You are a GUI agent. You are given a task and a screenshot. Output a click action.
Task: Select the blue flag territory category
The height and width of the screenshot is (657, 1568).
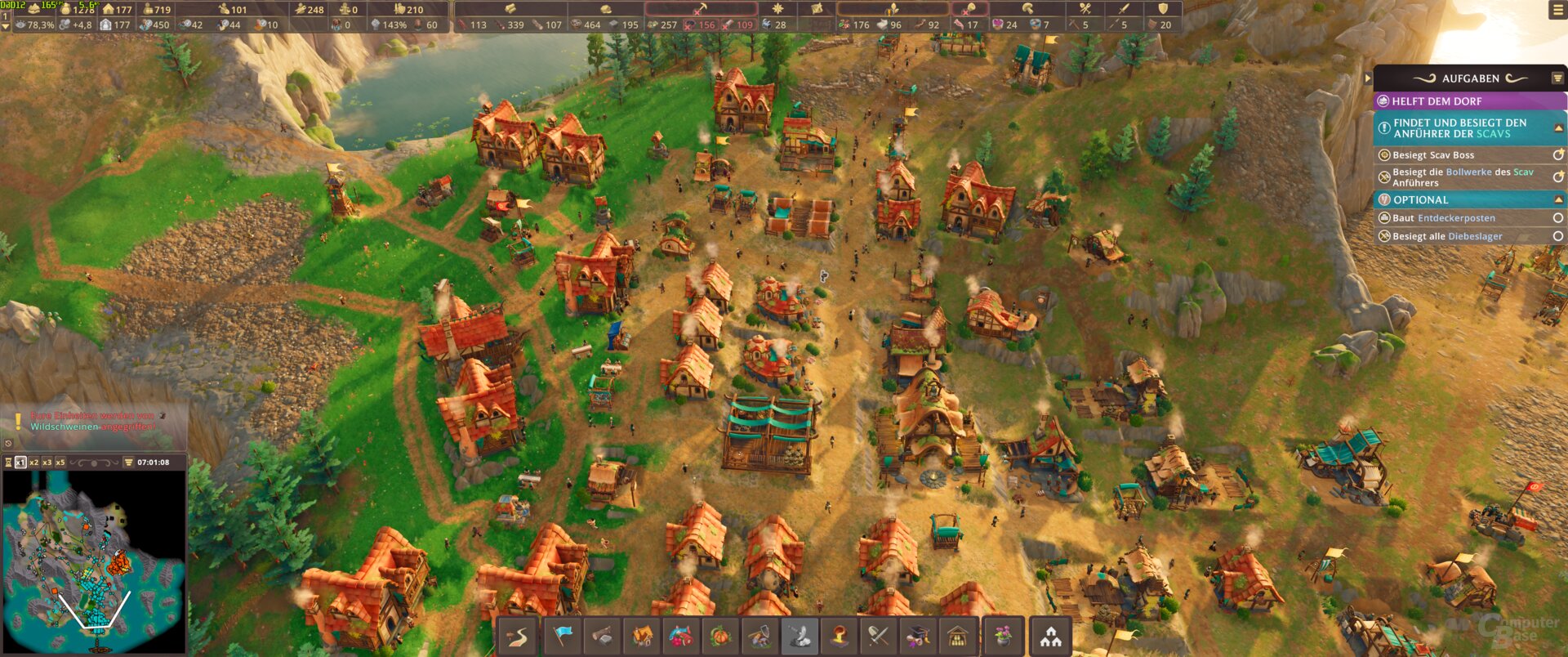click(x=562, y=636)
